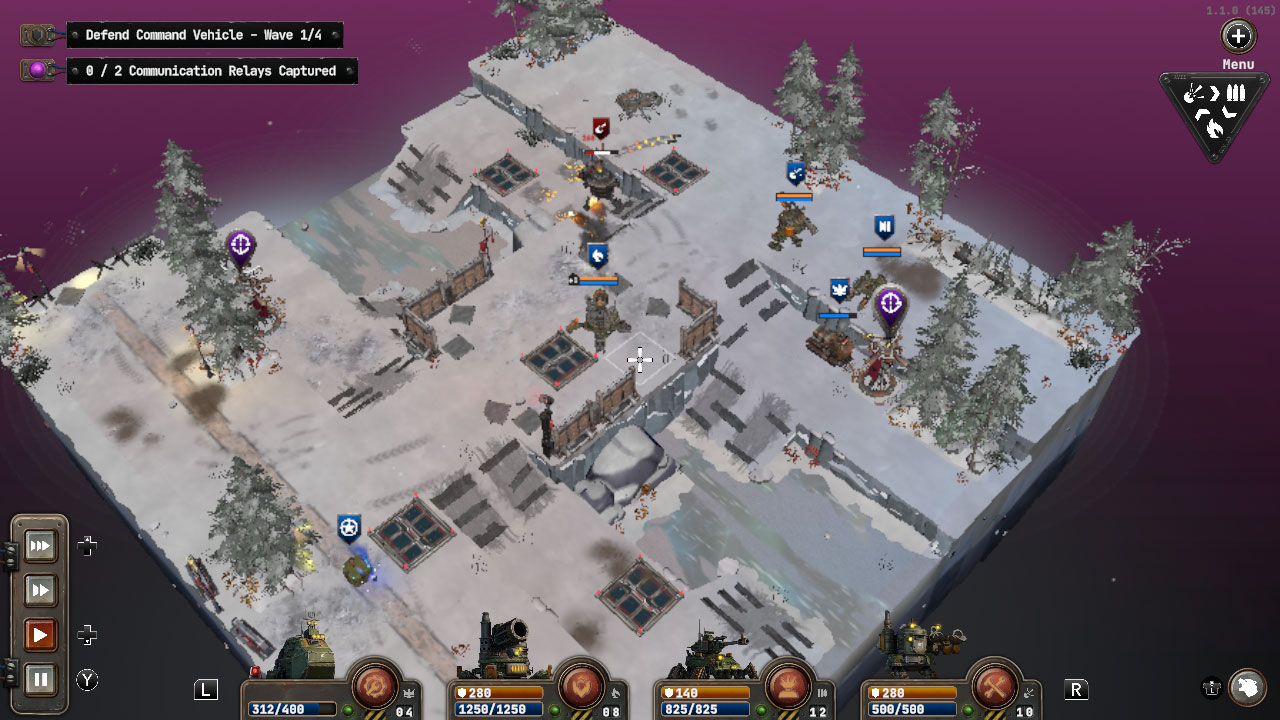
Task: Select the blue star command unit marker
Action: click(349, 527)
